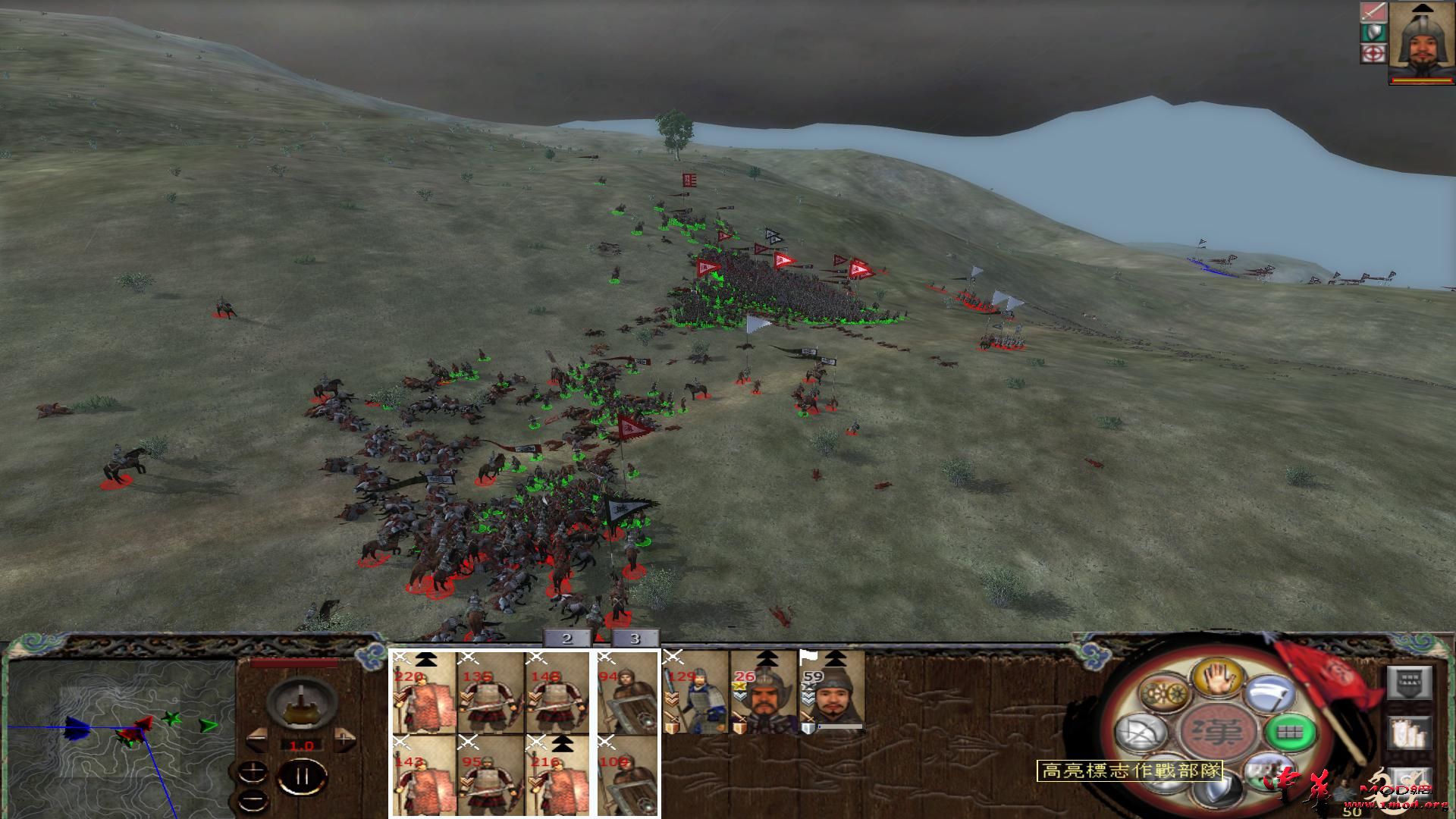Click the black chevron on the 216-man unit card
This screenshot has width=1456, height=819.
click(561, 745)
